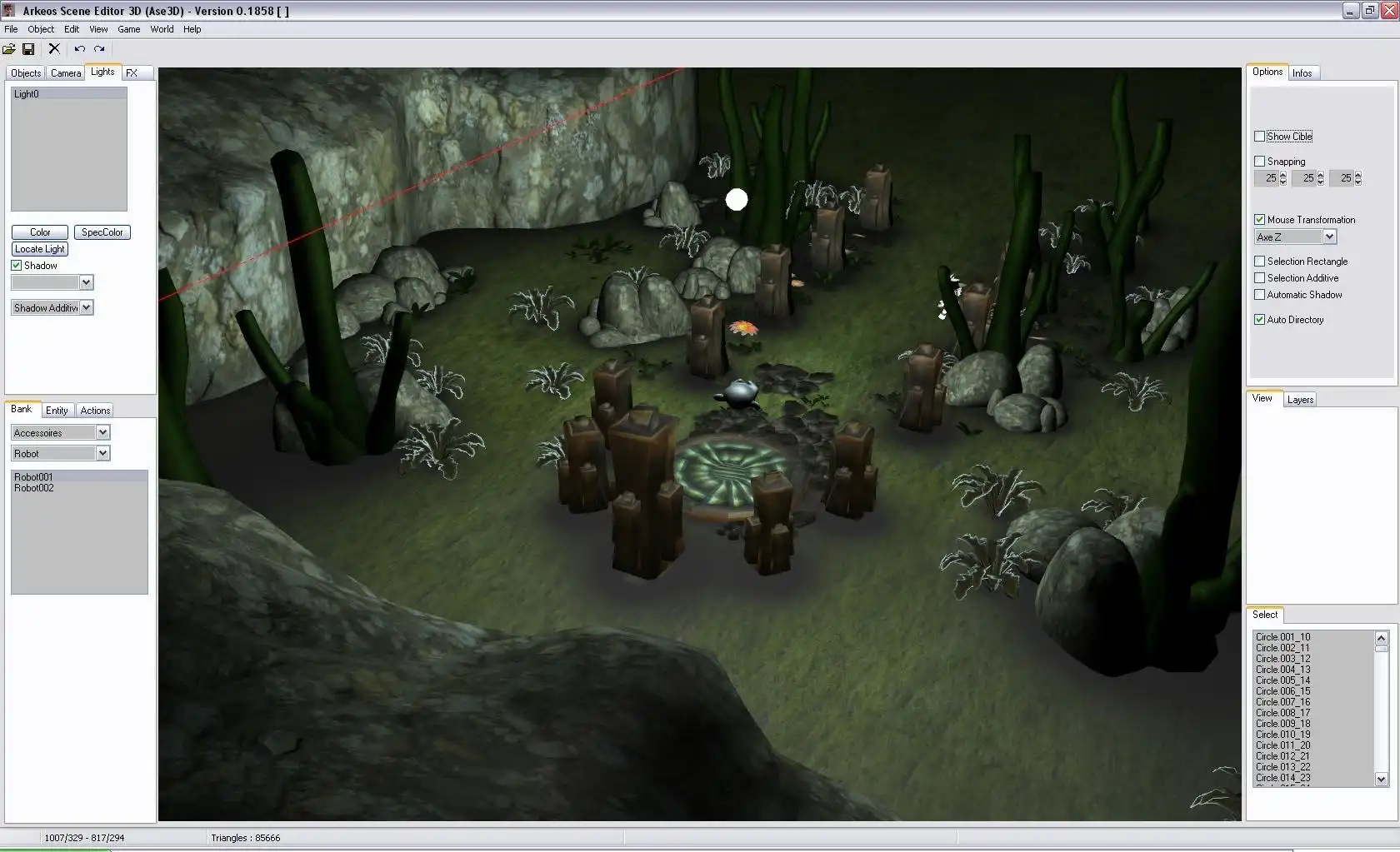
Task: Open the Shadow Additive dropdown
Action: coord(86,308)
